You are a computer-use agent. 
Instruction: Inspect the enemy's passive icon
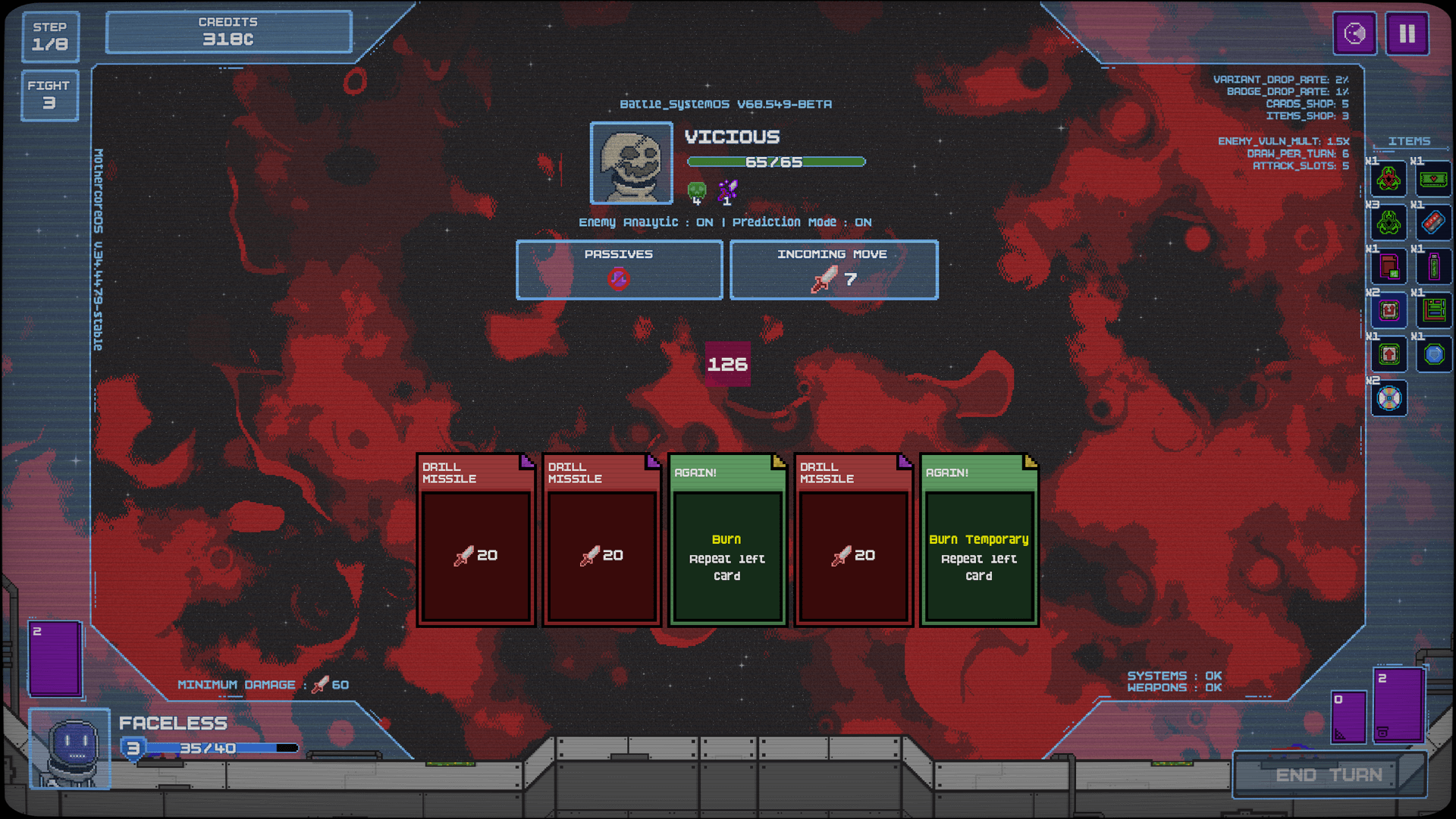pos(618,279)
